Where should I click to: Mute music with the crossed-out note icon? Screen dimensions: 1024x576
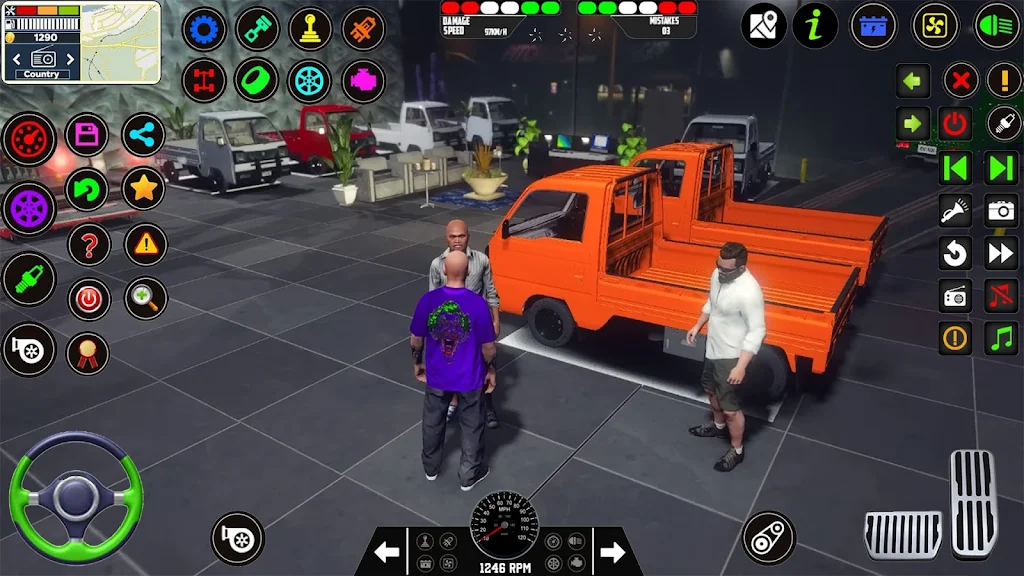tap(1001, 295)
